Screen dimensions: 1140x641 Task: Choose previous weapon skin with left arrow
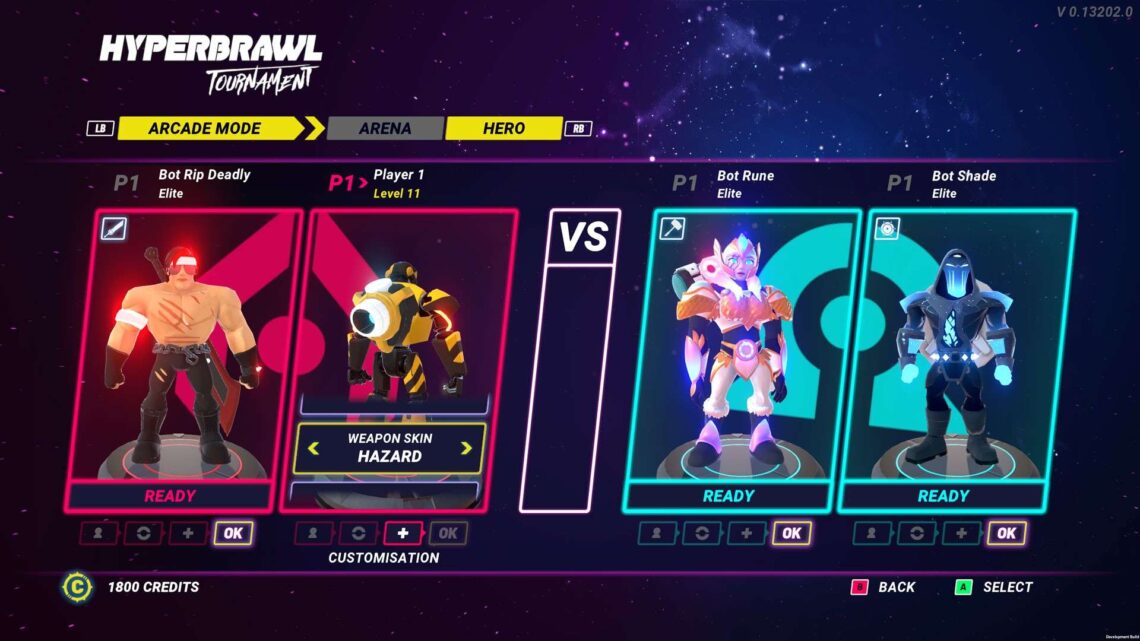coord(314,447)
